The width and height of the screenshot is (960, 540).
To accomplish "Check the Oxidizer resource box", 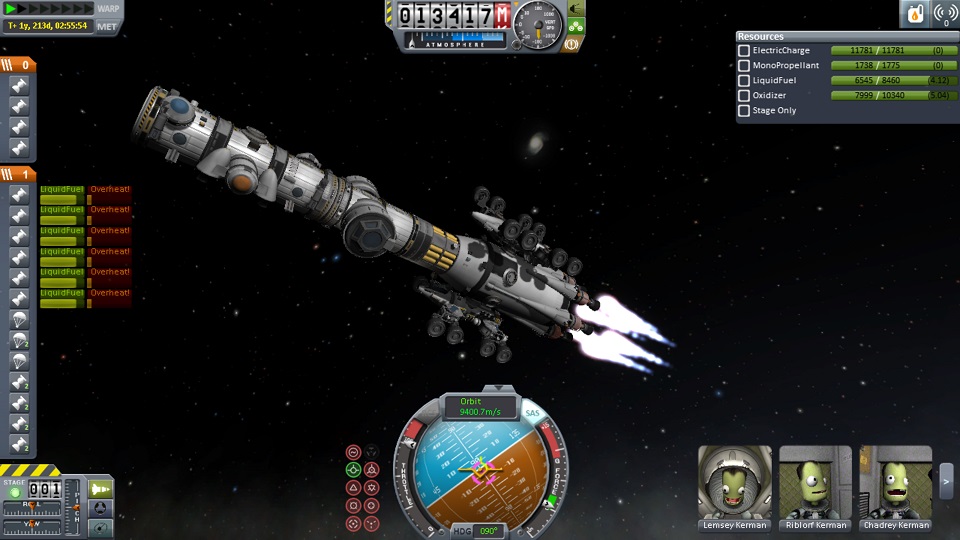I will point(744,95).
